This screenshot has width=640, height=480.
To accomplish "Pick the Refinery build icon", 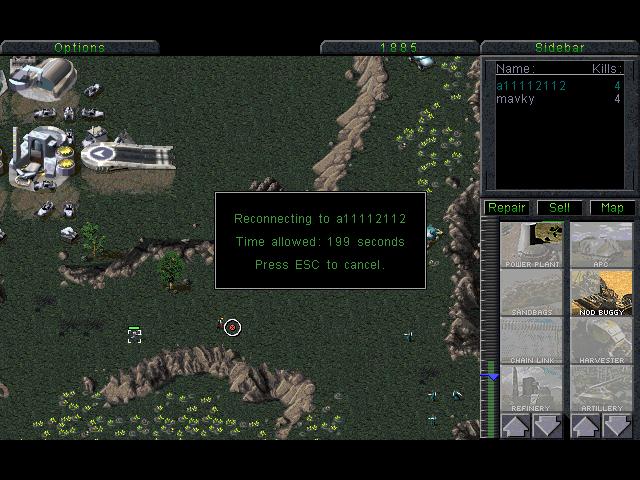I will tap(532, 389).
